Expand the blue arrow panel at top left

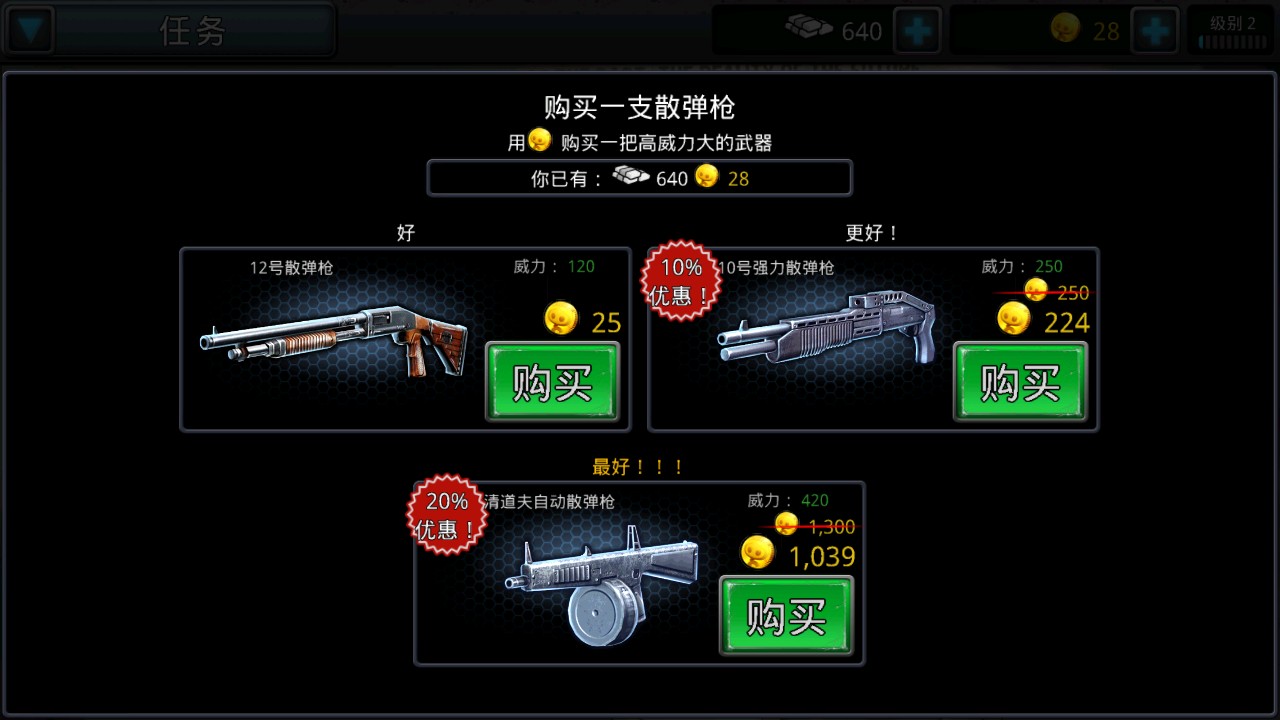click(29, 30)
